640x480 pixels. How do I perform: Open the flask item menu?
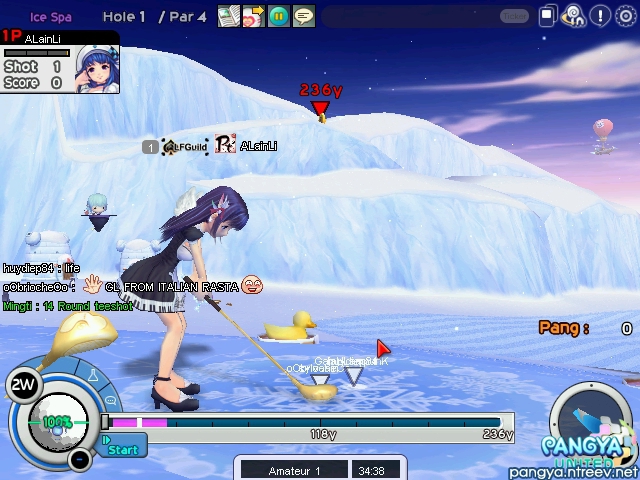94,377
